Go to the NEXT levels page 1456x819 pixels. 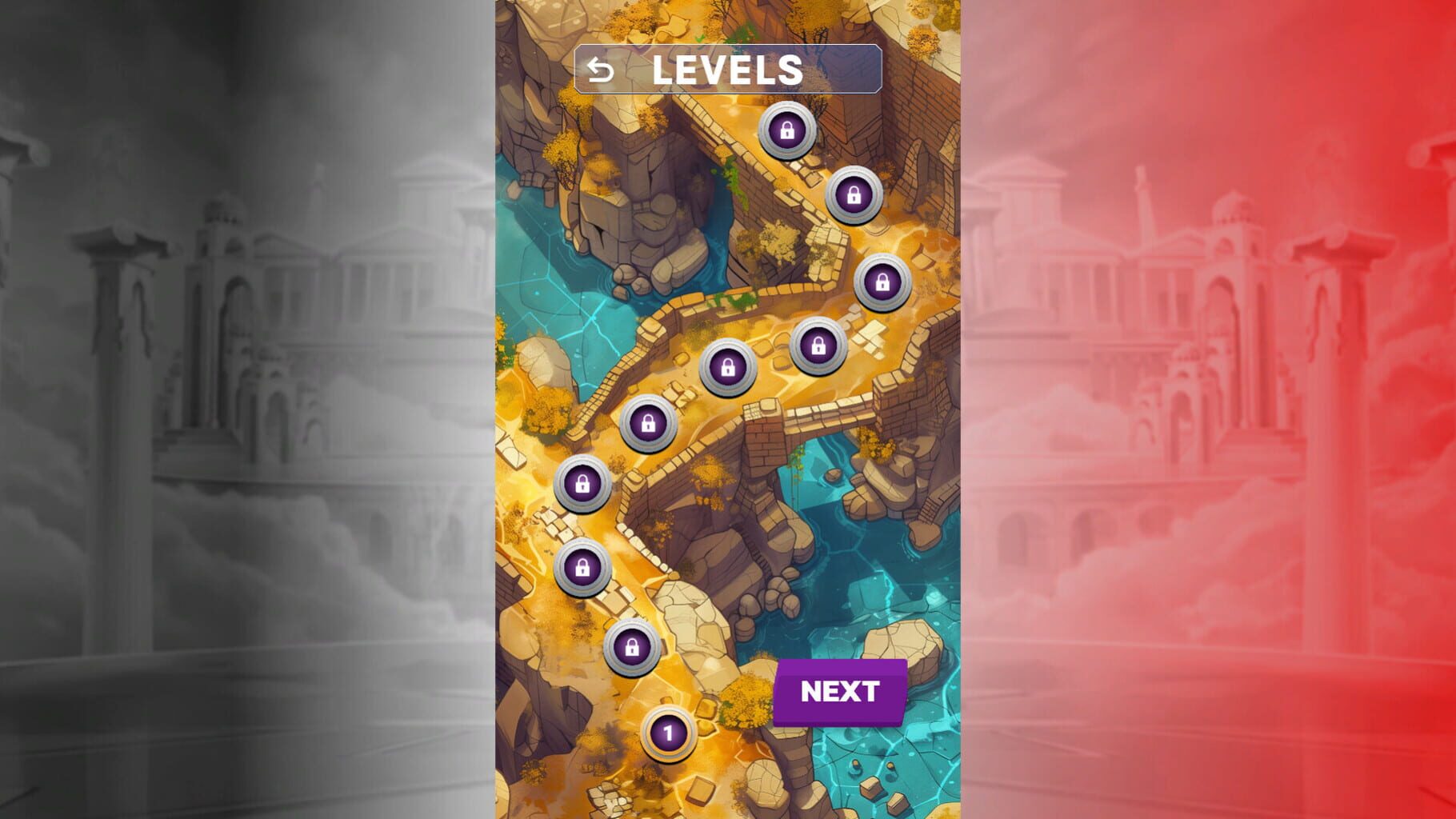tap(840, 692)
